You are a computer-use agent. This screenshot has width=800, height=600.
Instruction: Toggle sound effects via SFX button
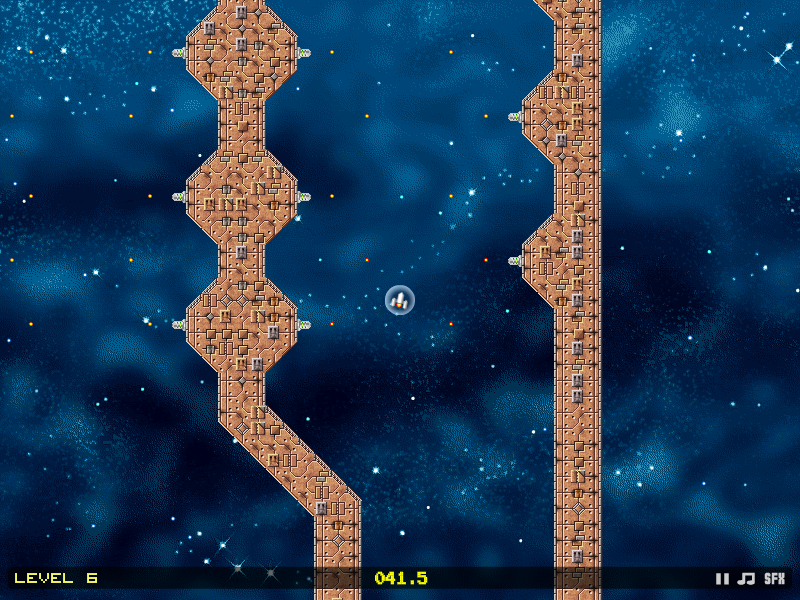tap(775, 578)
